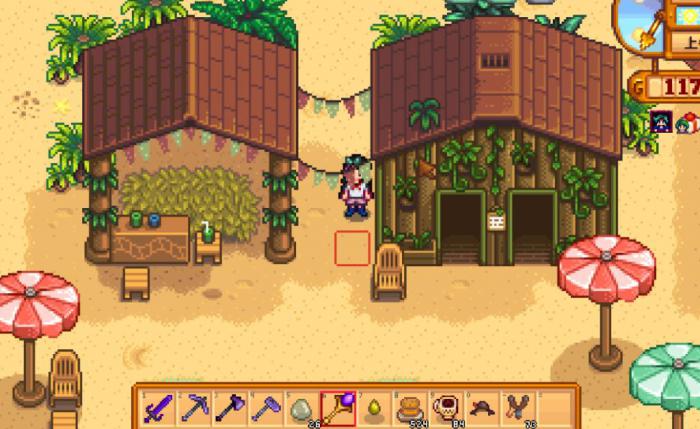Choose the pancakes food stack
Viewport: 700px width, 429px height.
(x=409, y=407)
